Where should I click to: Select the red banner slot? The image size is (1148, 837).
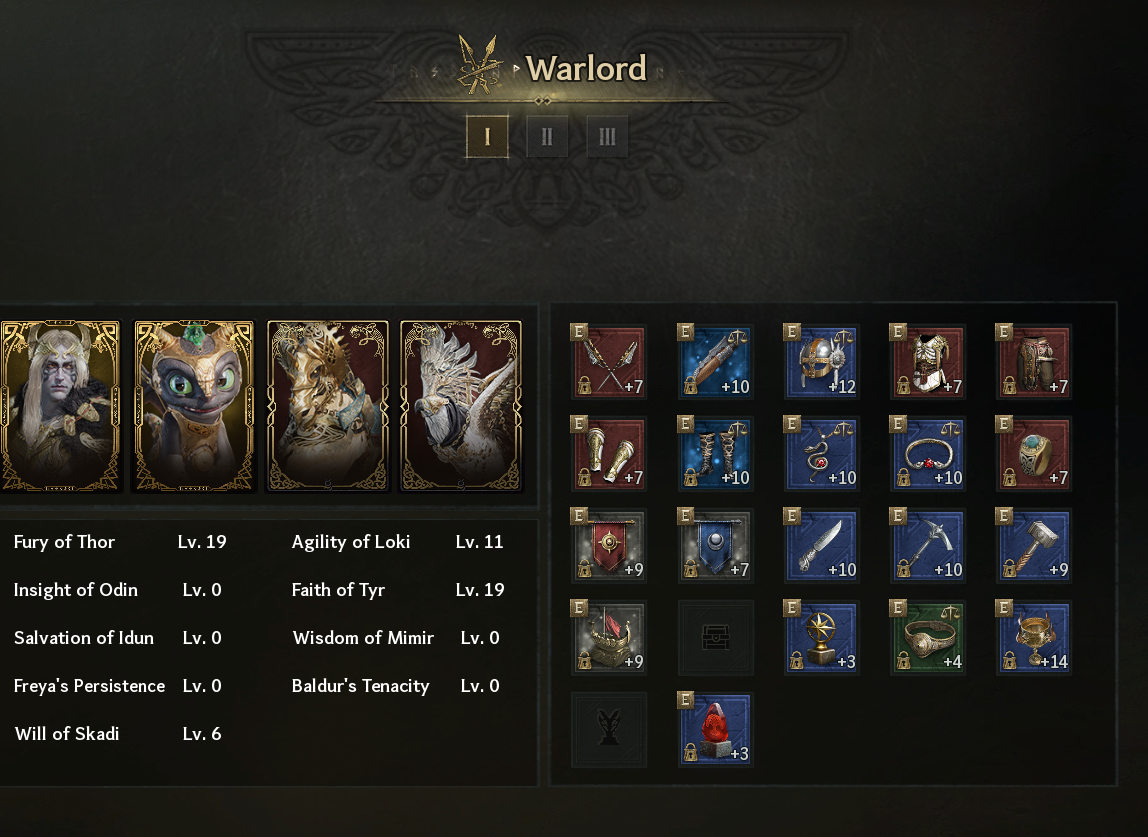tap(609, 546)
